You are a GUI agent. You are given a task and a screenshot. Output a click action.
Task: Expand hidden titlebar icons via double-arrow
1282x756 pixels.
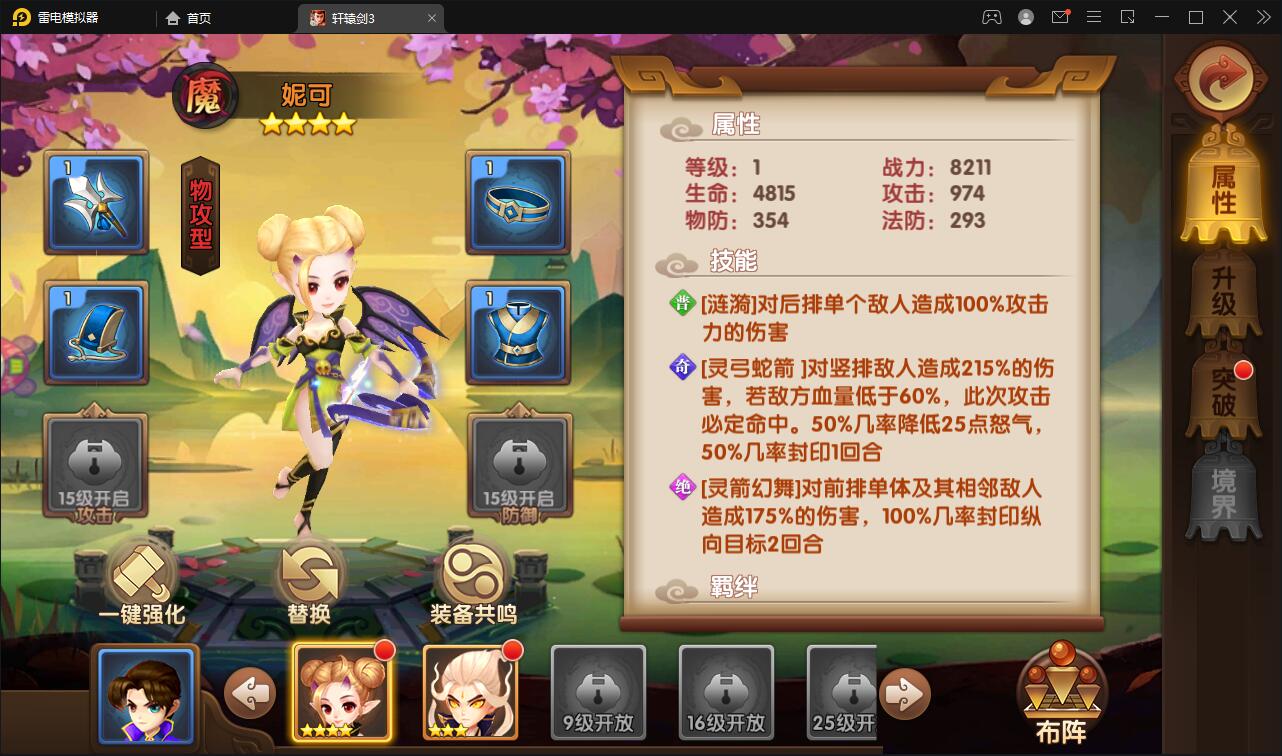click(1262, 17)
